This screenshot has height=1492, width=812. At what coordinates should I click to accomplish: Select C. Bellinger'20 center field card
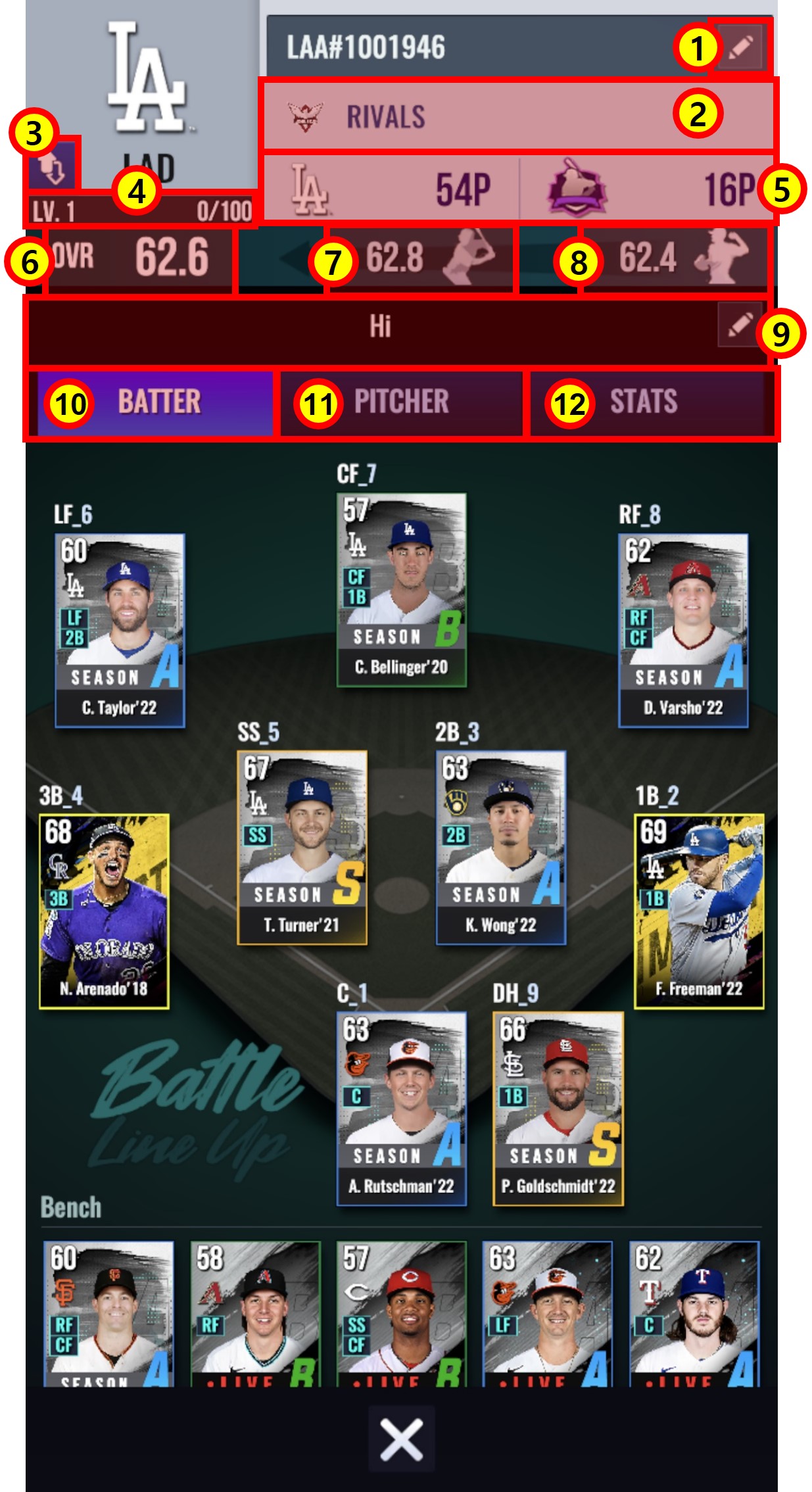(401, 590)
